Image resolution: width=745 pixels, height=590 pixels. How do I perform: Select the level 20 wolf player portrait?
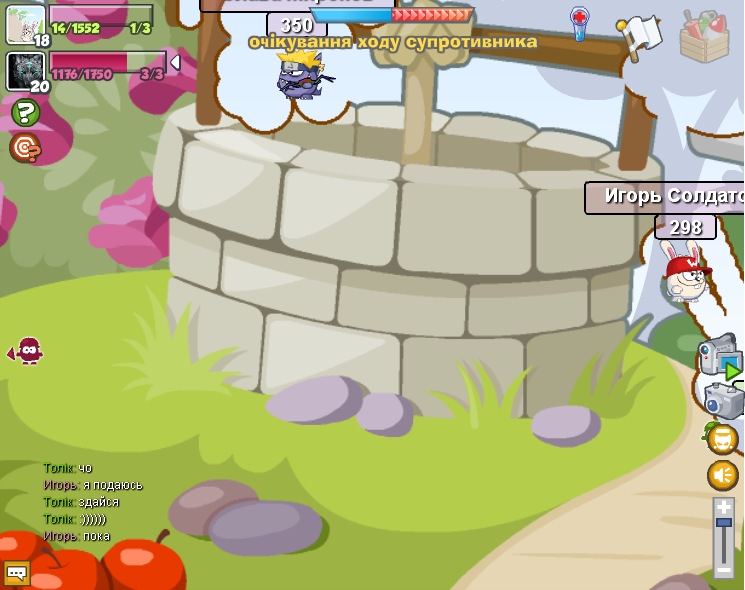(25, 71)
